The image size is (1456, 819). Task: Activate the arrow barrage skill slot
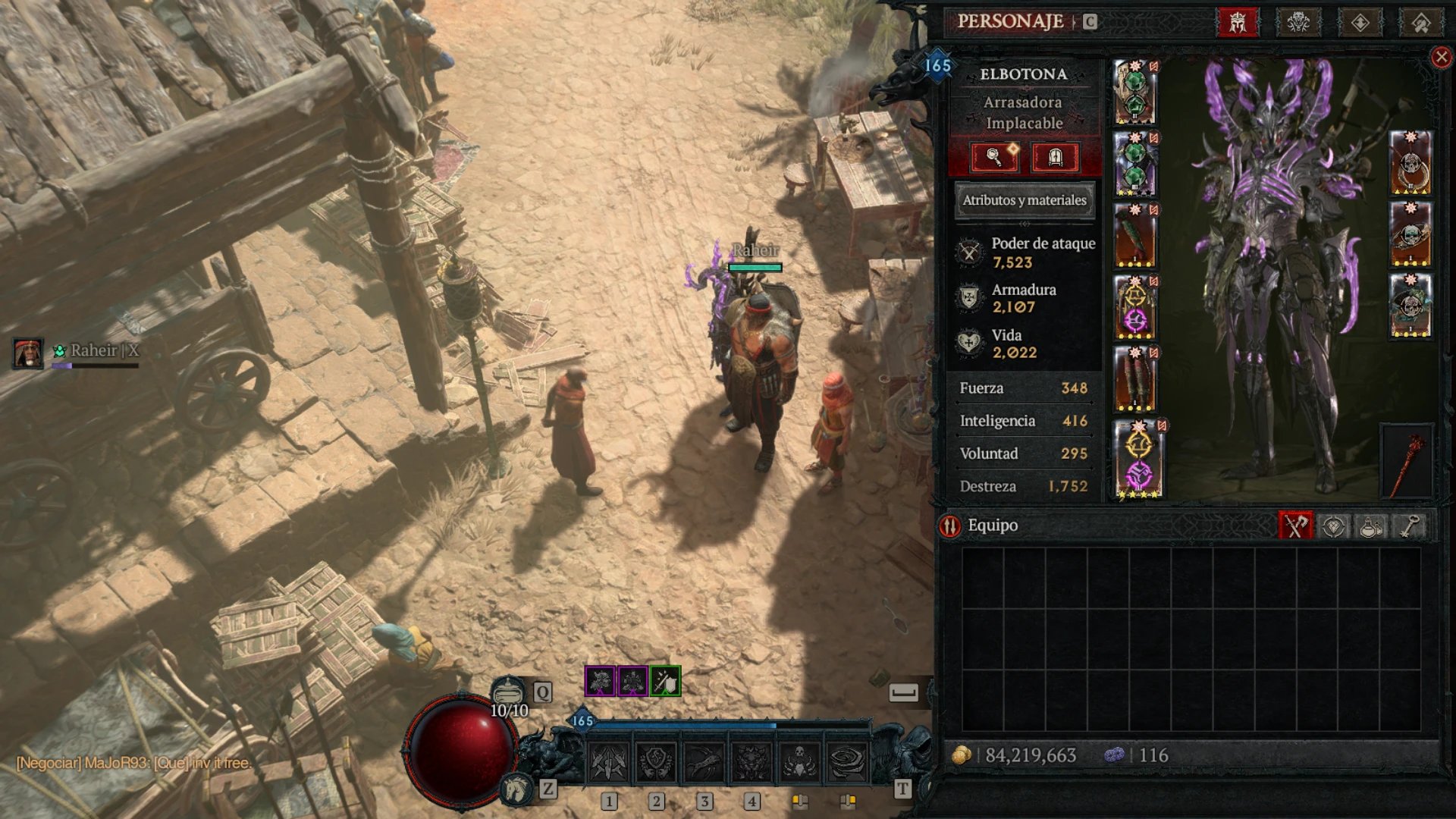pos(608,761)
